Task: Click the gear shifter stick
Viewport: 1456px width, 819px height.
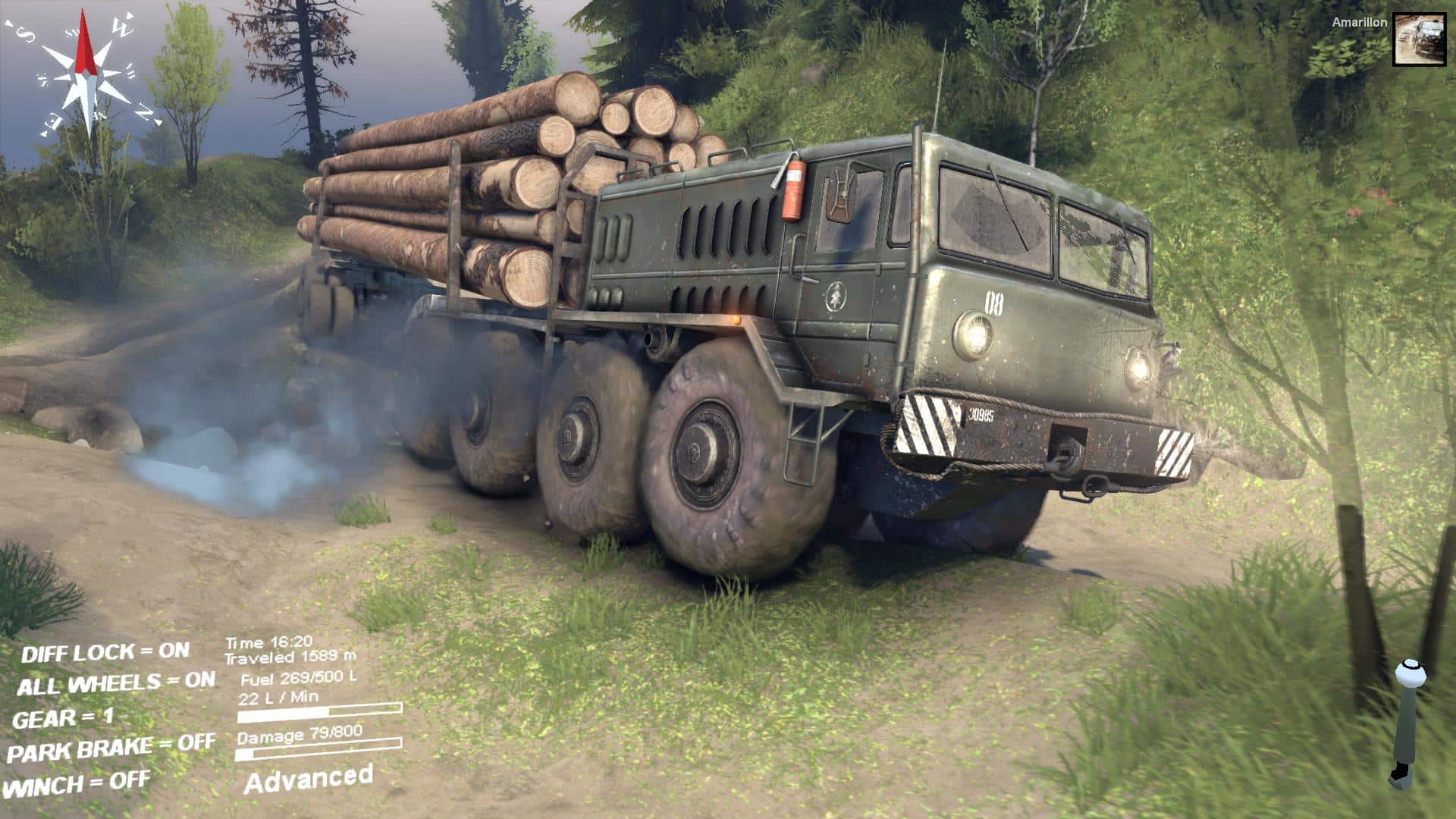Action: [x=1407, y=724]
